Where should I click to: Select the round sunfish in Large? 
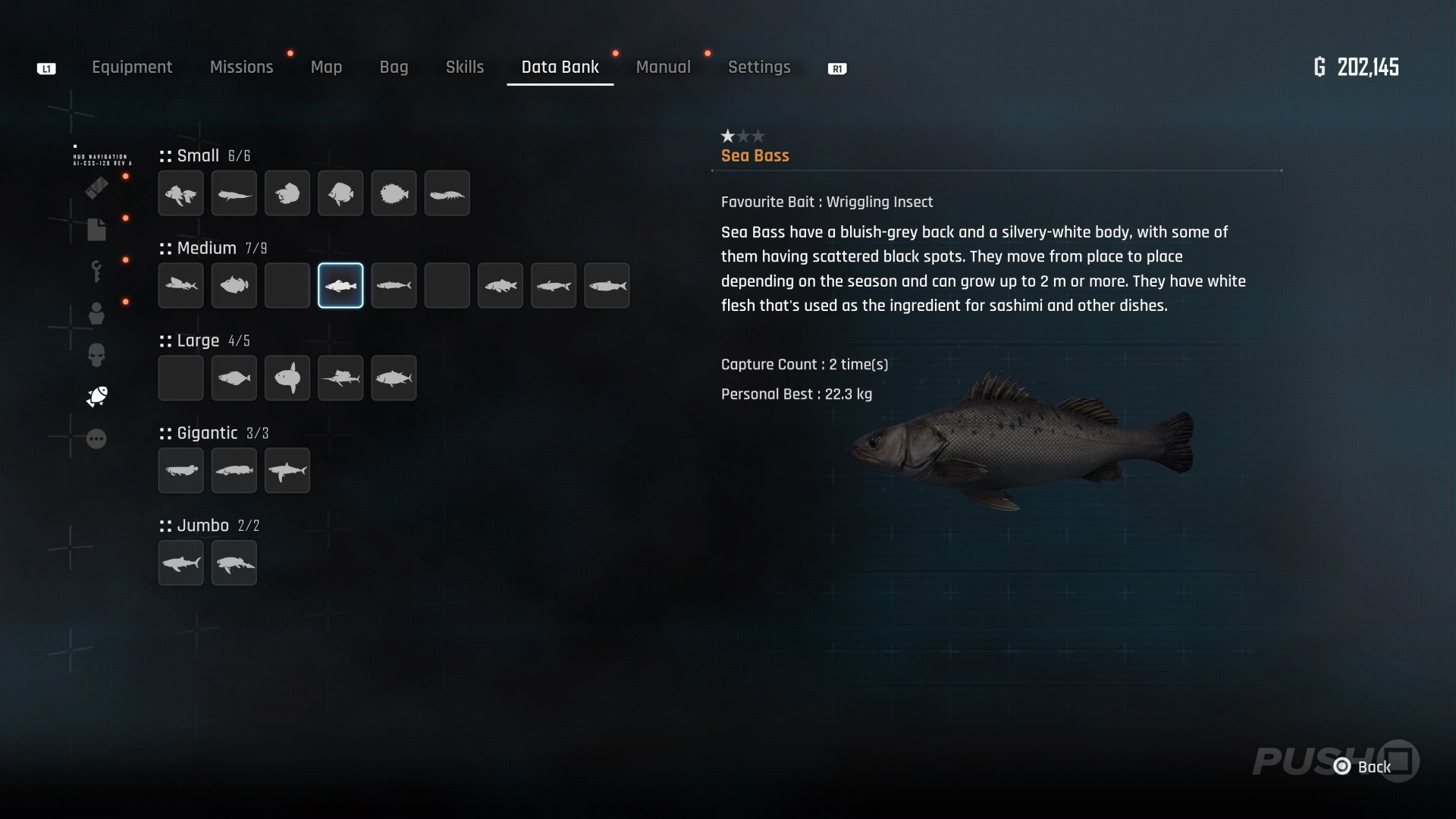[287, 378]
